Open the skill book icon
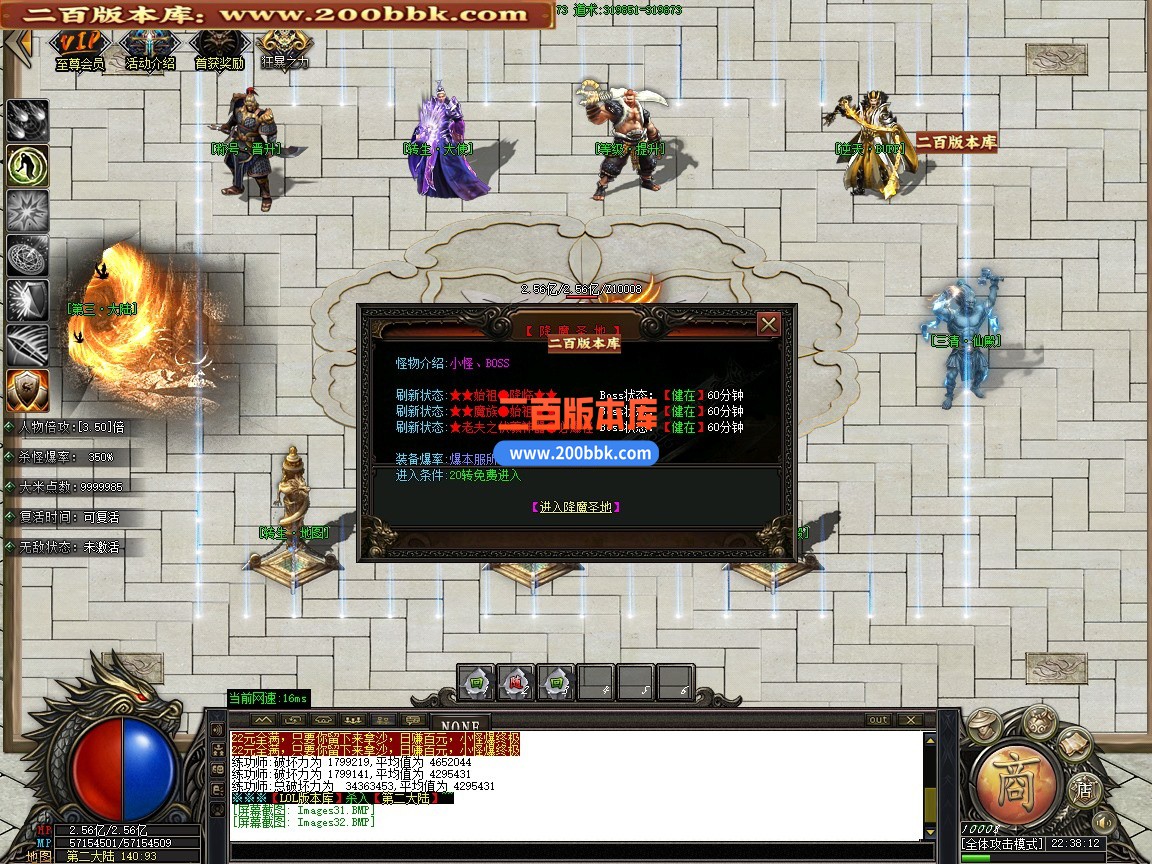This screenshot has width=1152, height=864. [1074, 743]
